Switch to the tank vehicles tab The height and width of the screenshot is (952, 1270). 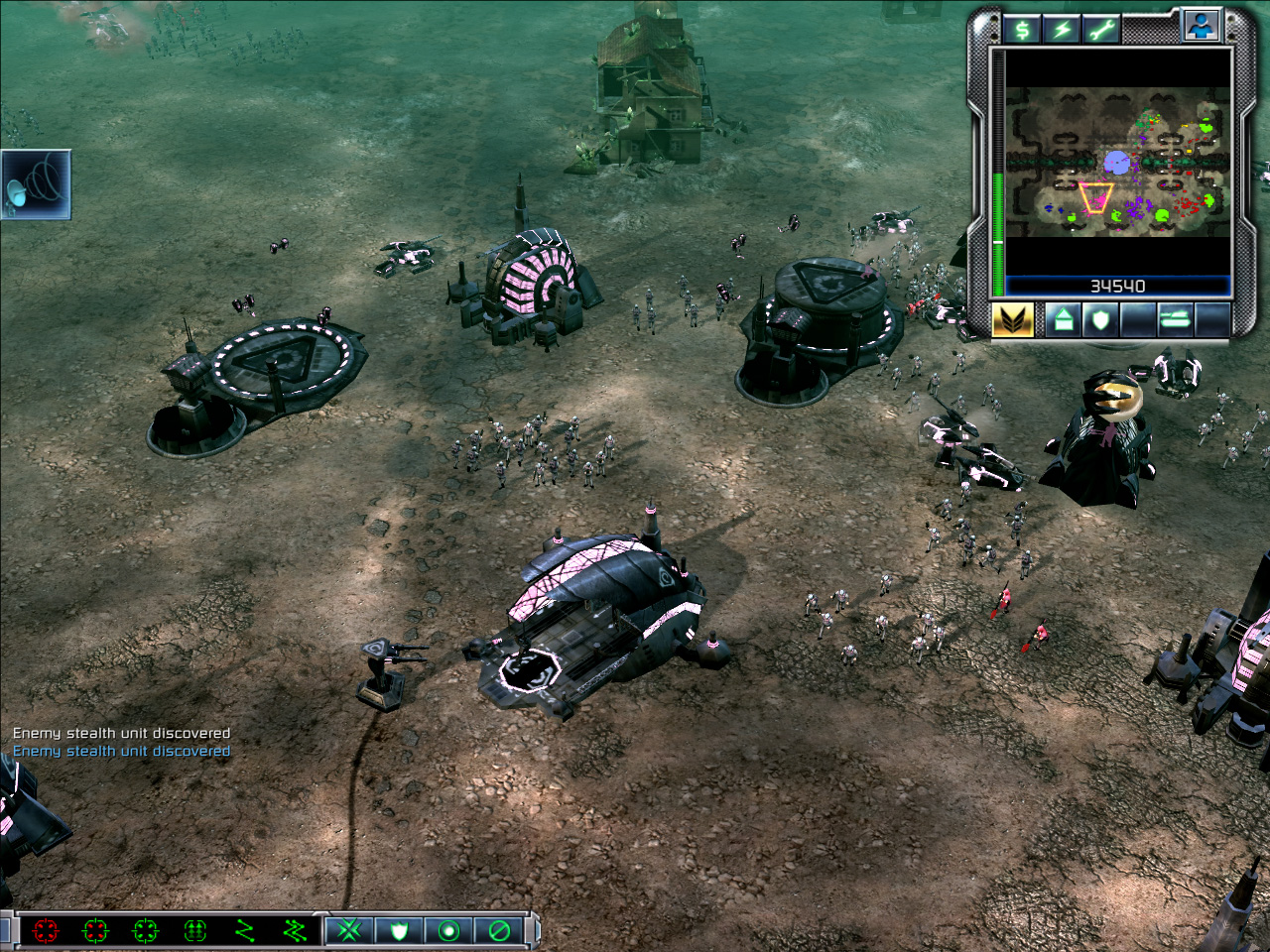click(1175, 320)
